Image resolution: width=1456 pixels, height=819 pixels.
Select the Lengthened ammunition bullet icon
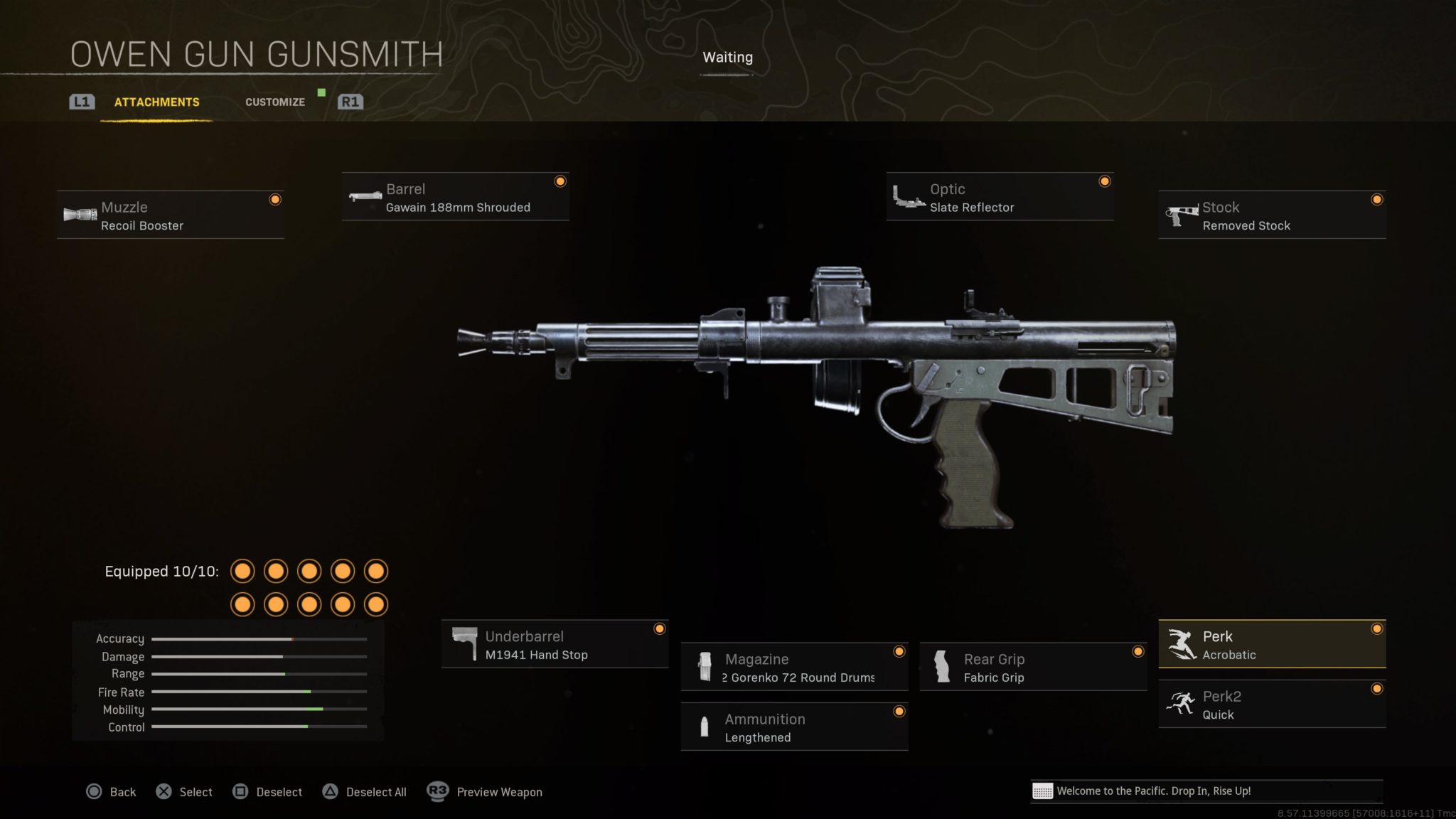point(705,727)
